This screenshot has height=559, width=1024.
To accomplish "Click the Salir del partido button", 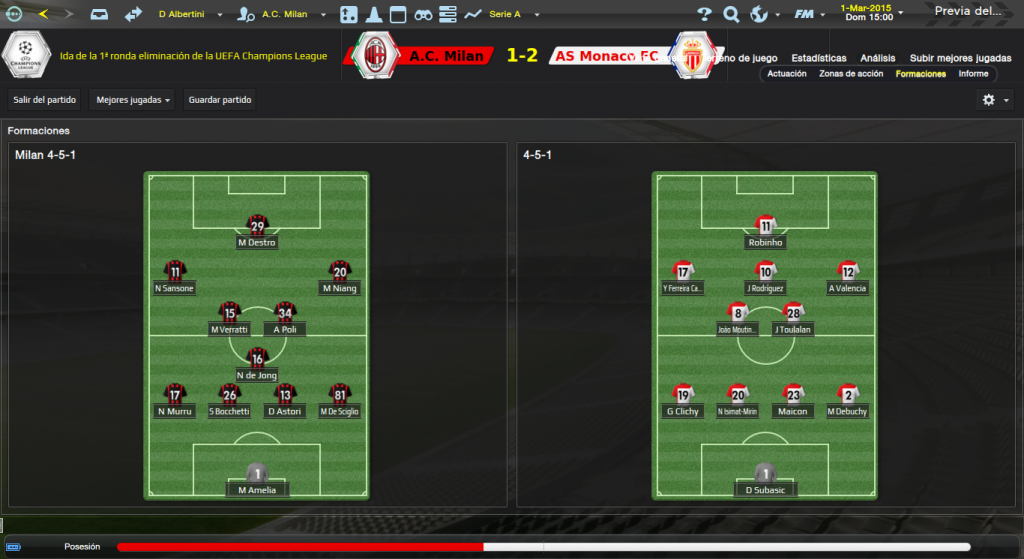I will tap(44, 100).
